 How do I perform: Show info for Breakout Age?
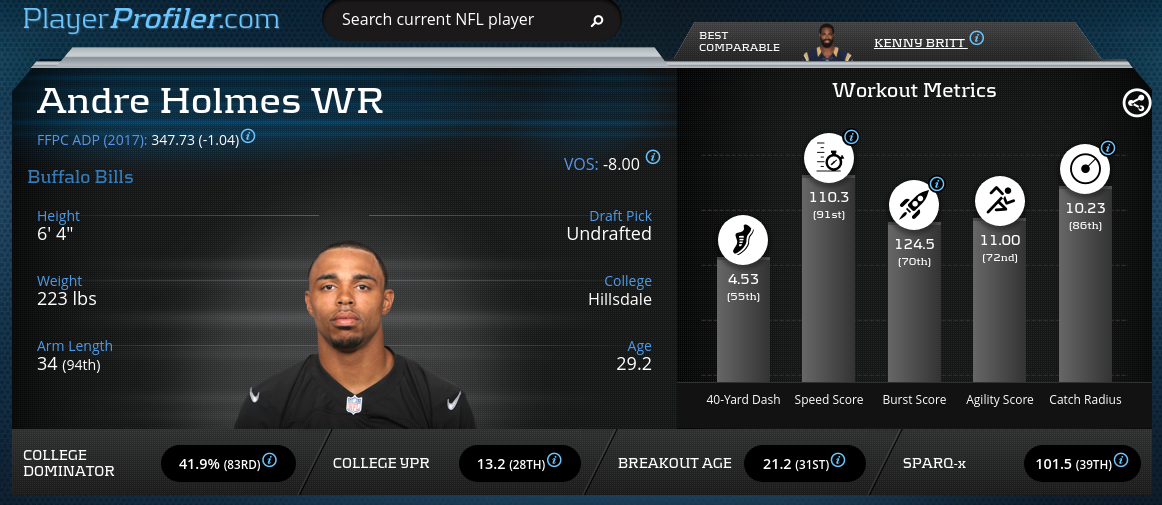click(x=837, y=461)
